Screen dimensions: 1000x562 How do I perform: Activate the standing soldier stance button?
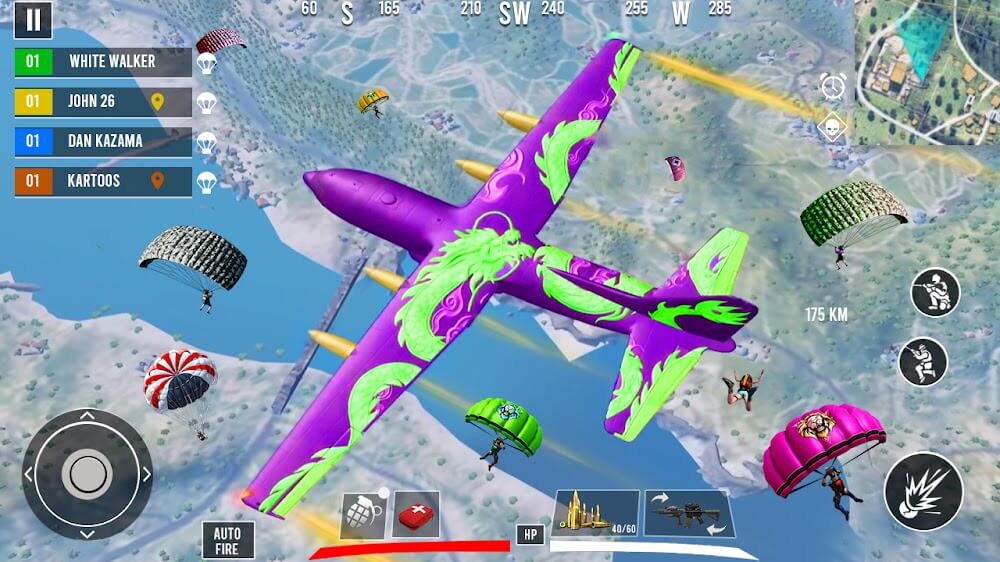pyautogui.click(x=923, y=362)
